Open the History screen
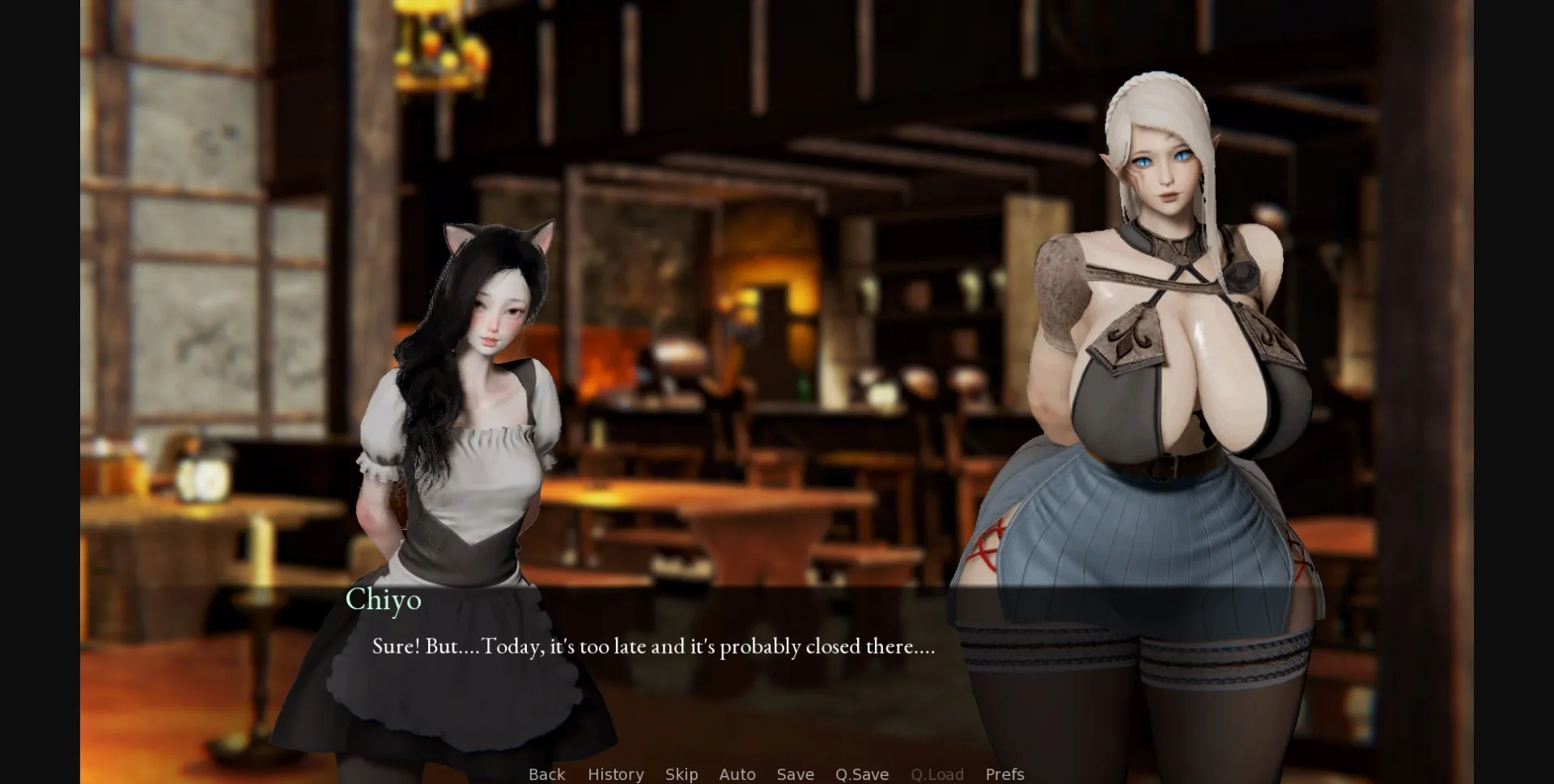Screen dimensions: 1554x784 pyautogui.click(x=615, y=774)
